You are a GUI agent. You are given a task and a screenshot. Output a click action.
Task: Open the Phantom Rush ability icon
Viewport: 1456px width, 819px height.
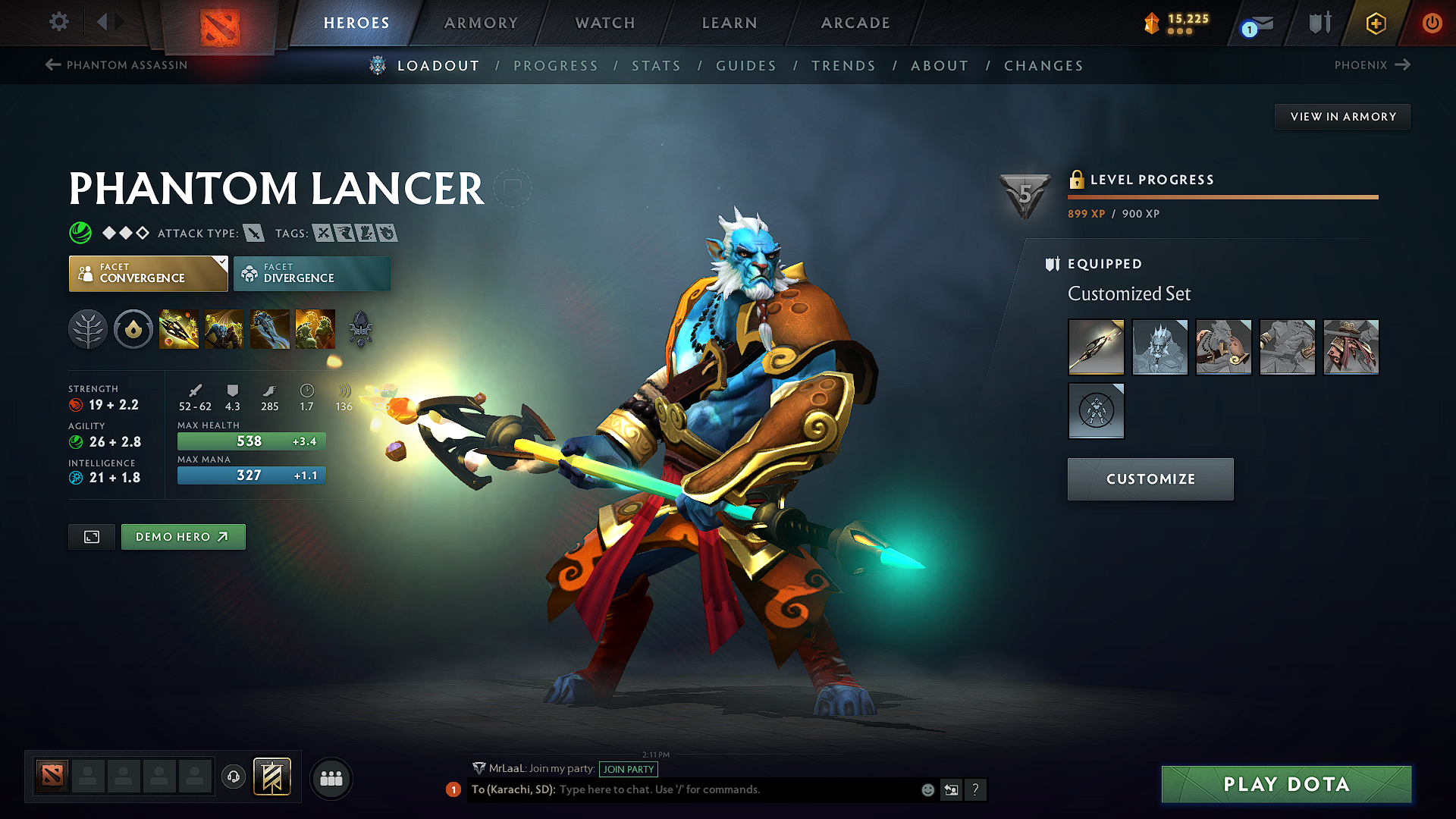coord(270,329)
